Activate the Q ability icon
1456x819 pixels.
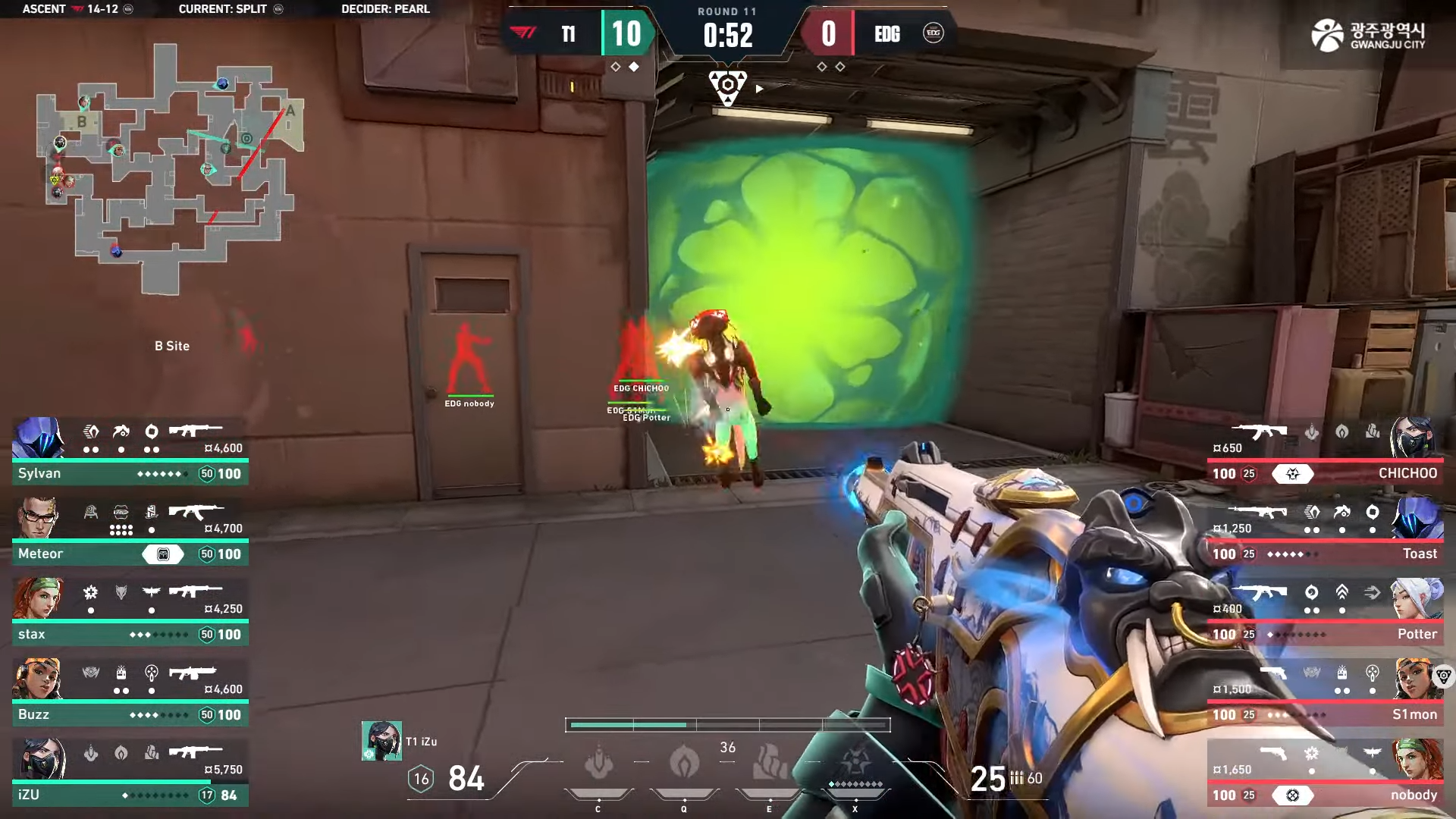pos(684,763)
